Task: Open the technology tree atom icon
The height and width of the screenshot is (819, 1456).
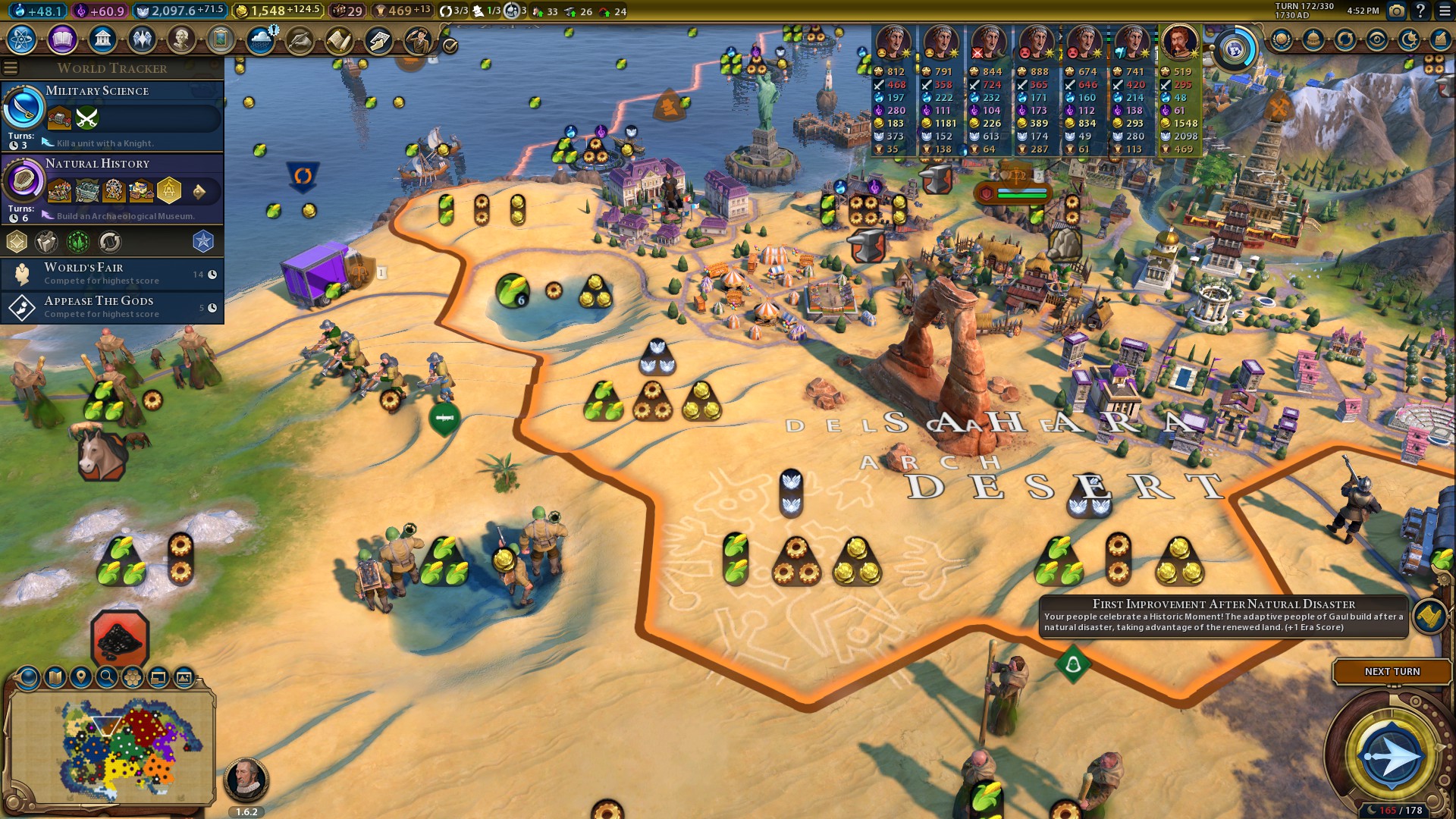Action: [x=22, y=39]
